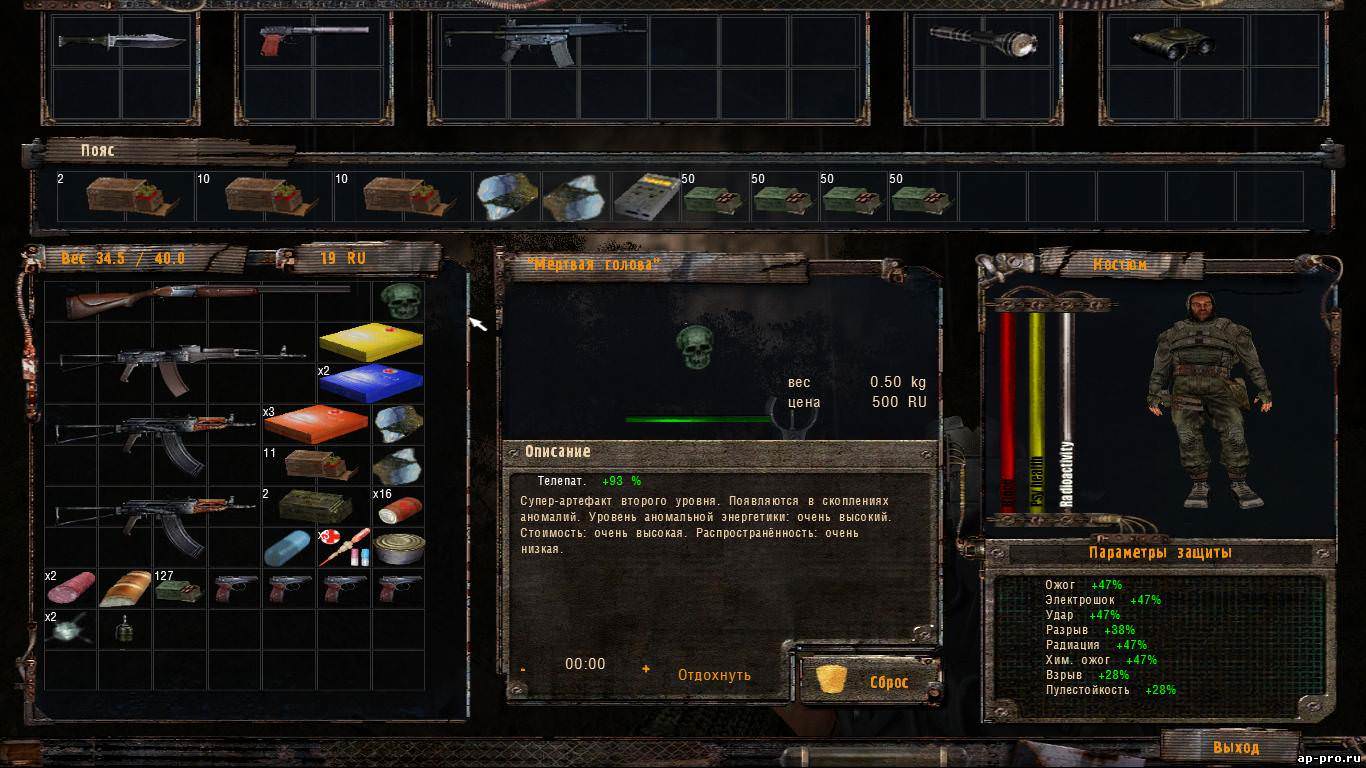Select the 127-round ammo box
1366x768 pixels.
179,589
